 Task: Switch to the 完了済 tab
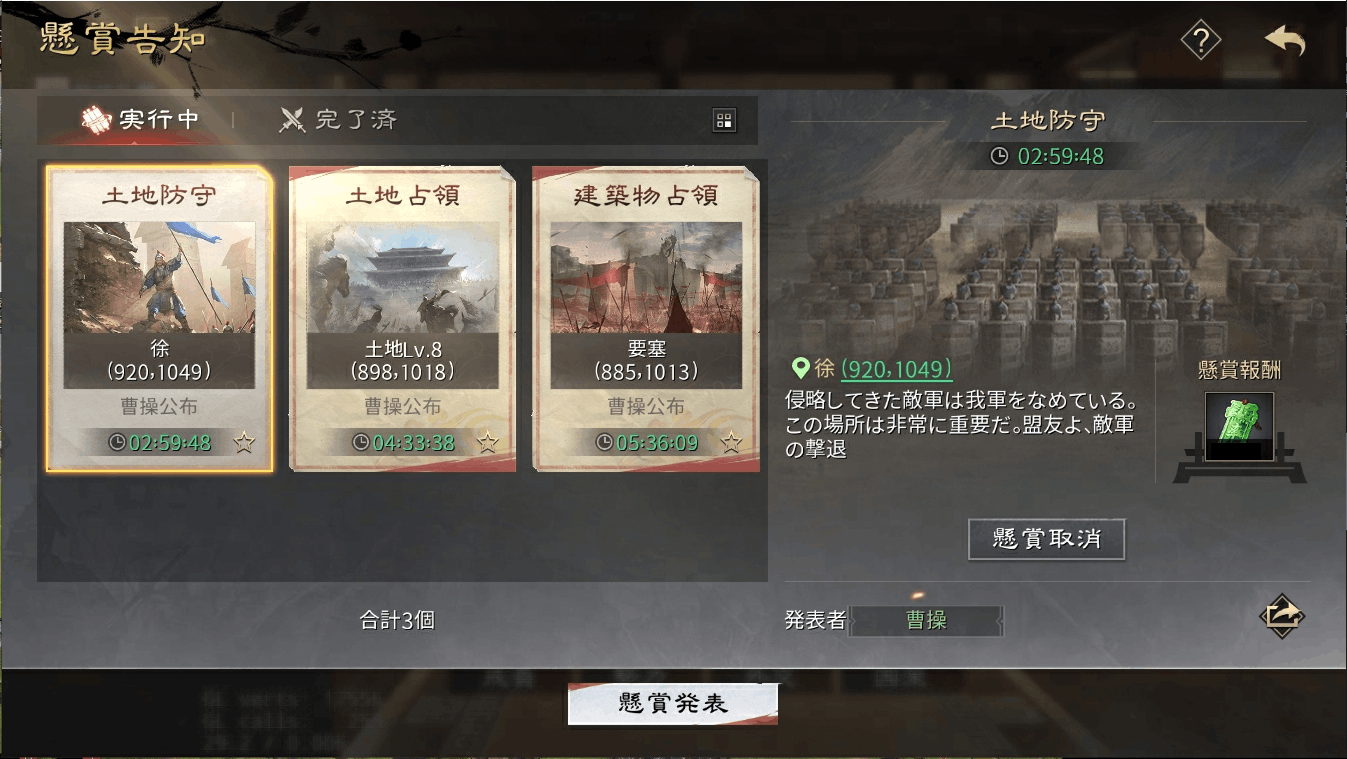[338, 120]
